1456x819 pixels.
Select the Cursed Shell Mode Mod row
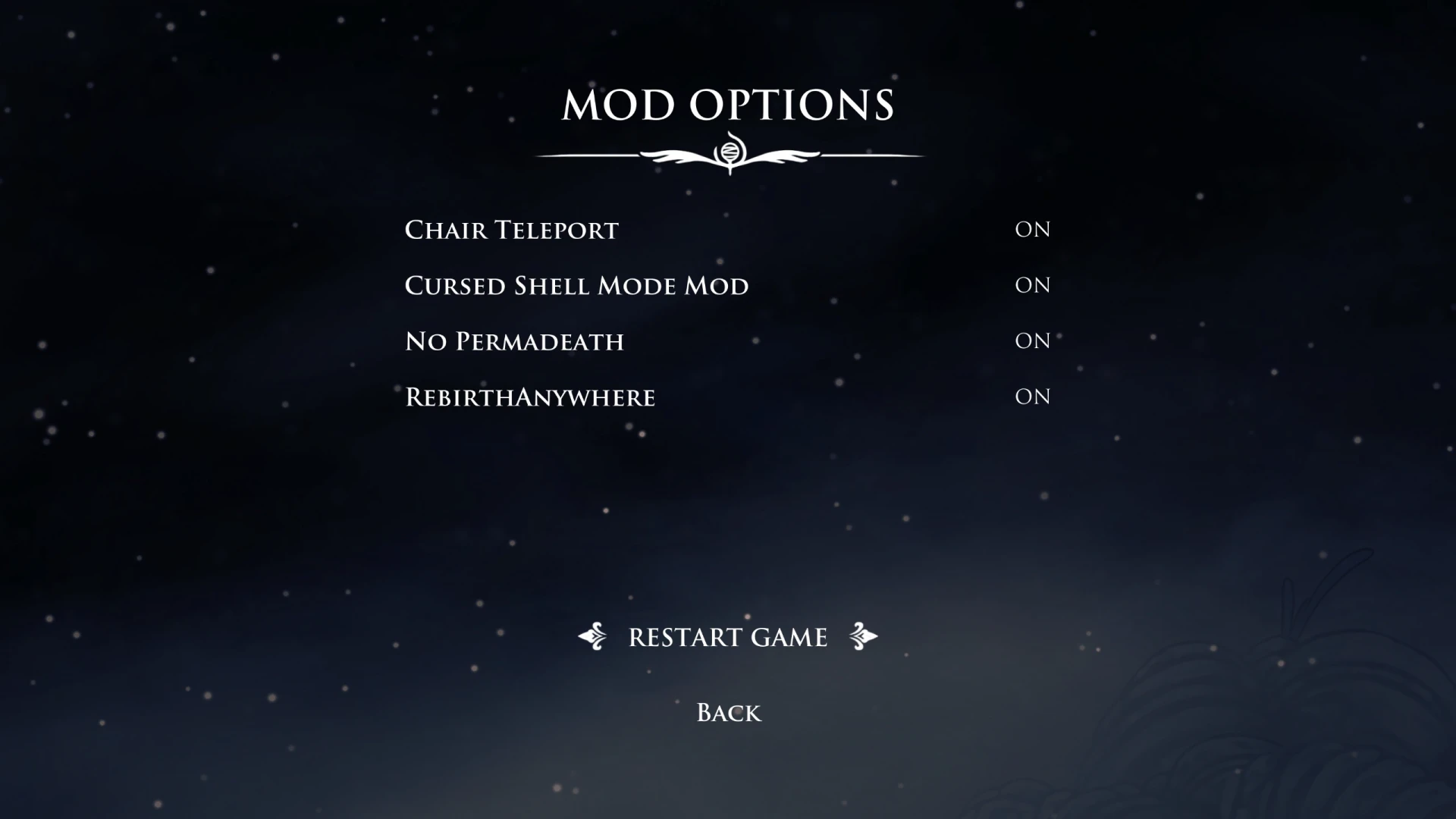pyautogui.click(x=576, y=286)
